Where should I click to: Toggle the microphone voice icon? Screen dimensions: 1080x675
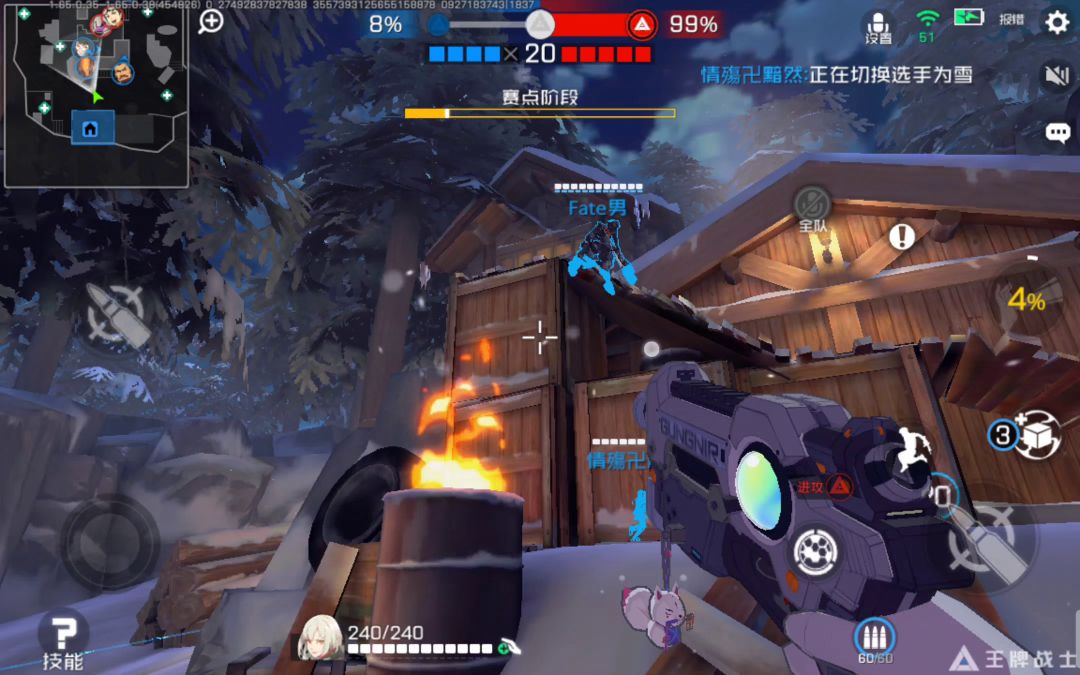click(878, 26)
